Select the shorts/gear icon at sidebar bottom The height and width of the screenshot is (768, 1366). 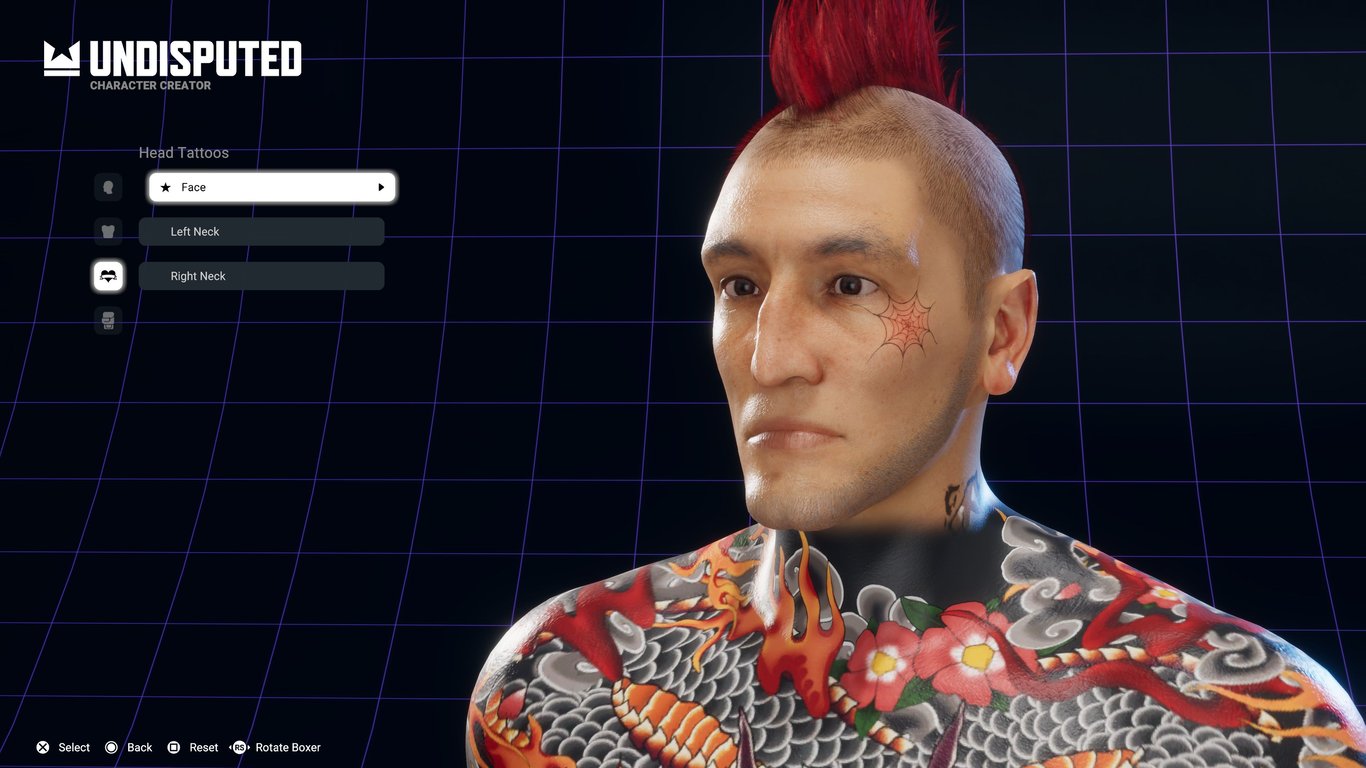pos(108,320)
